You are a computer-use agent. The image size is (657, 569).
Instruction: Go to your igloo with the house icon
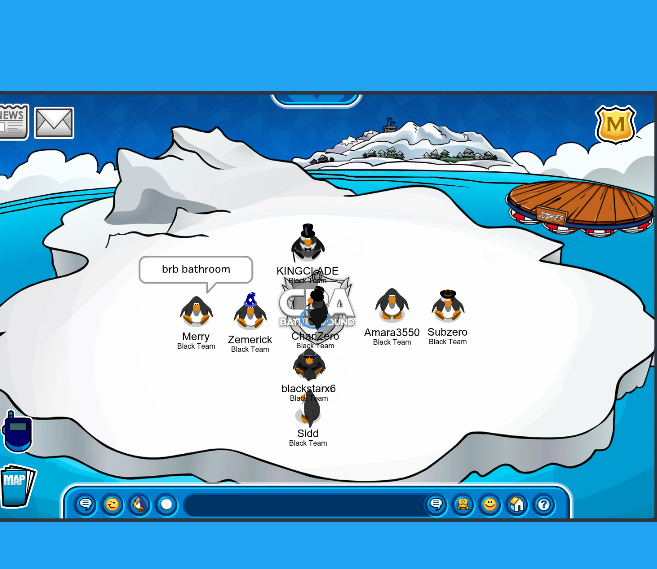click(517, 505)
